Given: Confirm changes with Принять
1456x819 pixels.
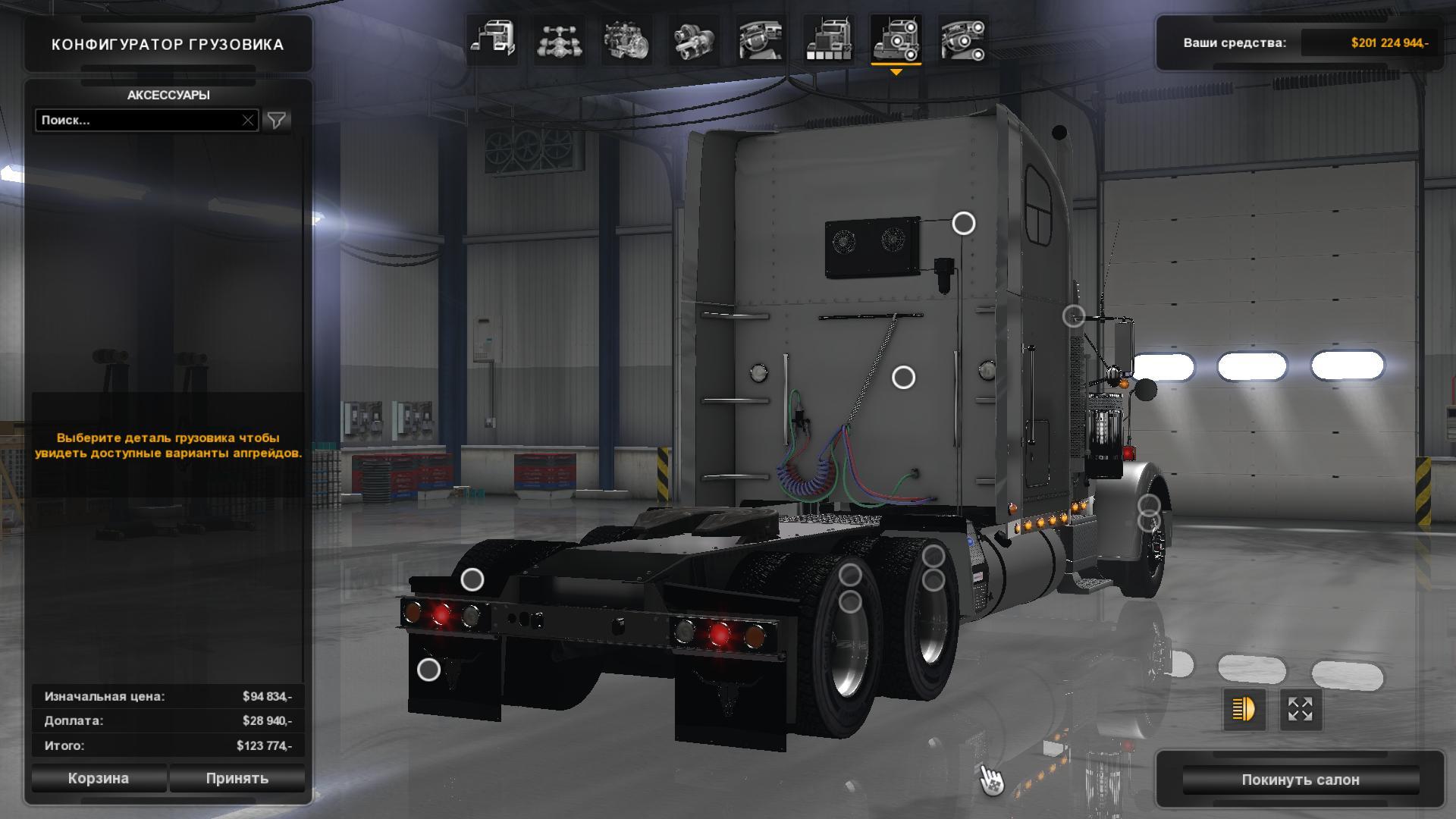Looking at the screenshot, I should click(x=237, y=778).
